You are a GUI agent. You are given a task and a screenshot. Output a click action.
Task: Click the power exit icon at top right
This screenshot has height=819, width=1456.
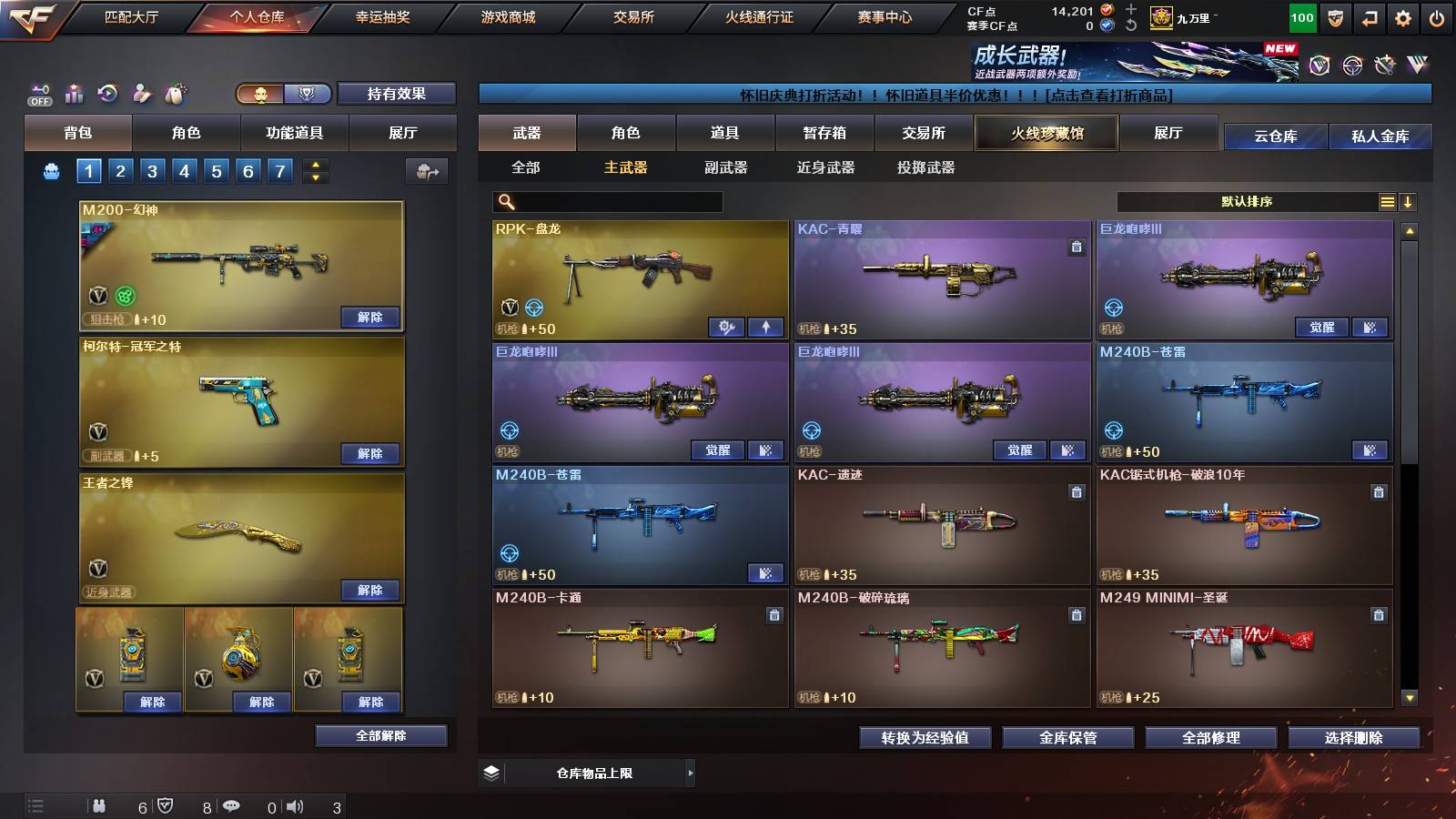click(x=1438, y=15)
